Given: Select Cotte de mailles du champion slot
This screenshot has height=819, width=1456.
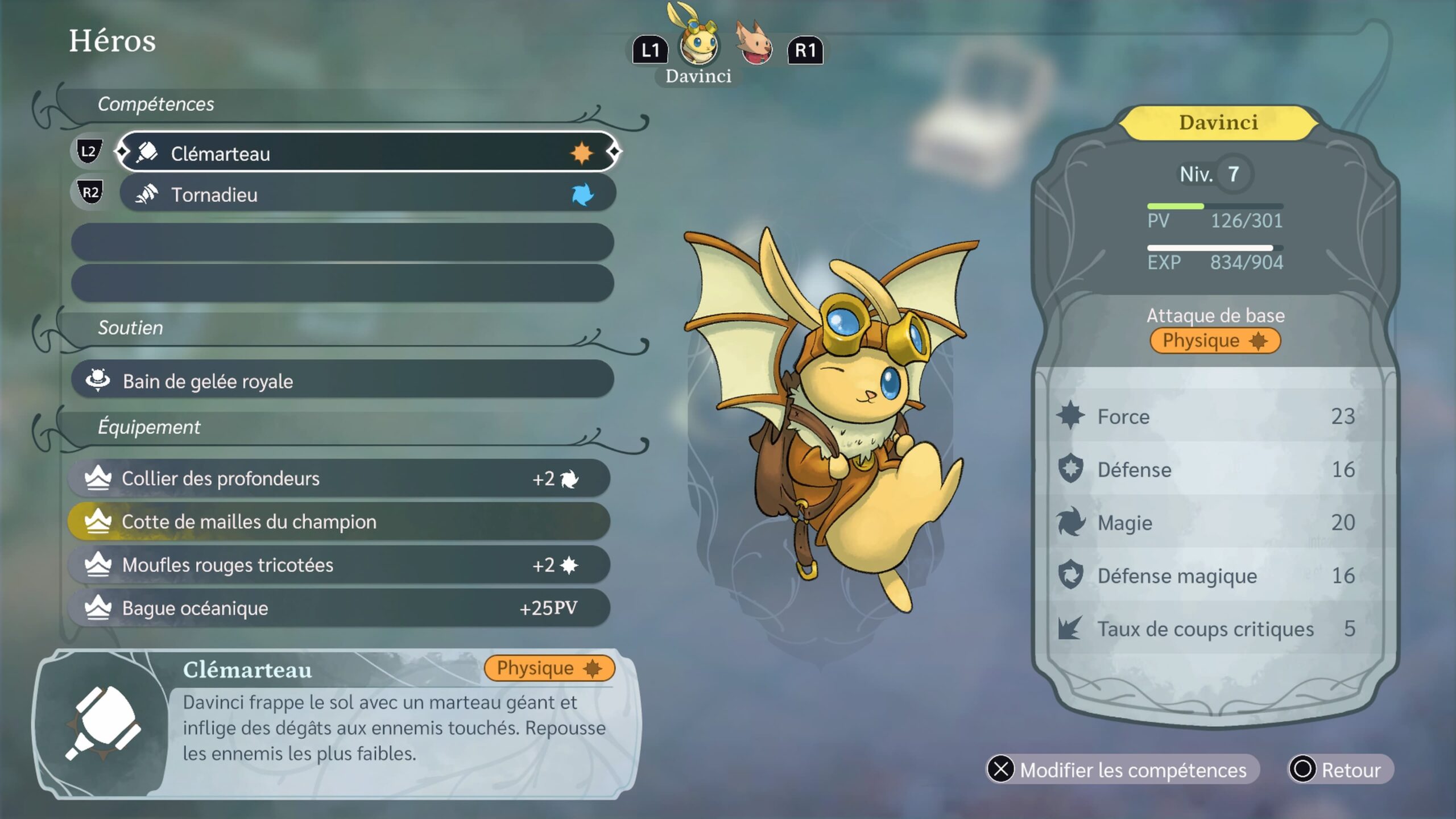Looking at the screenshot, I should coord(339,522).
